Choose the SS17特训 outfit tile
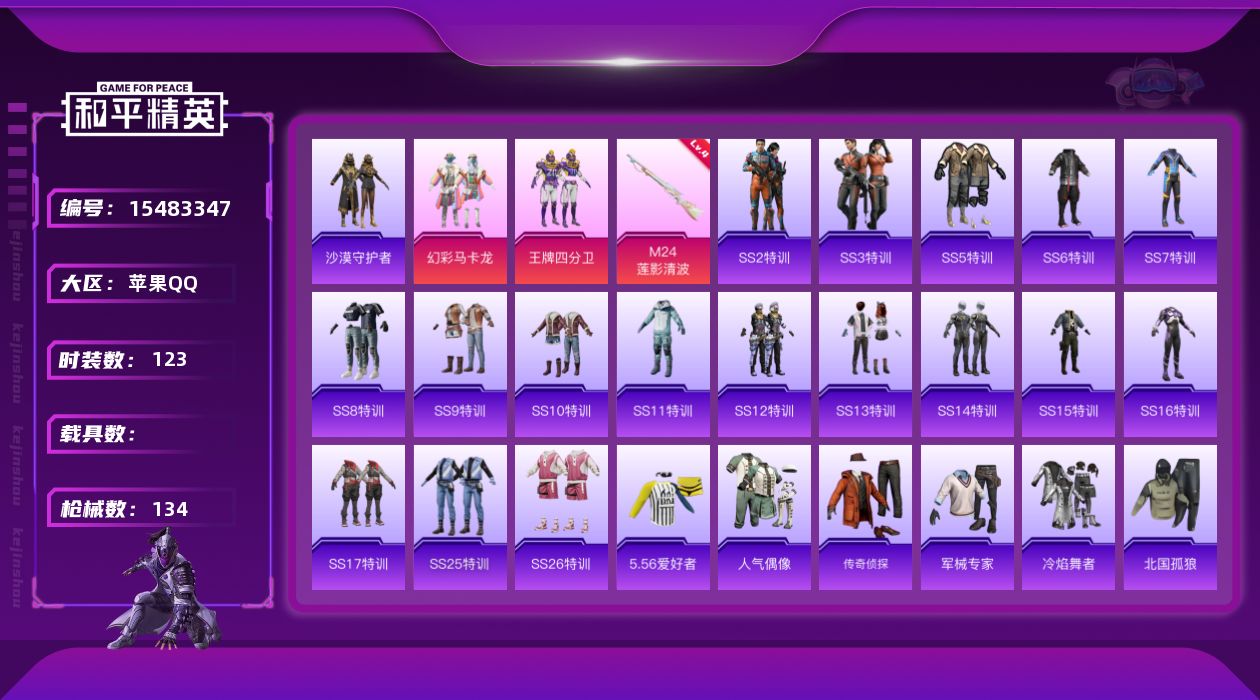1260x700 pixels. (358, 517)
